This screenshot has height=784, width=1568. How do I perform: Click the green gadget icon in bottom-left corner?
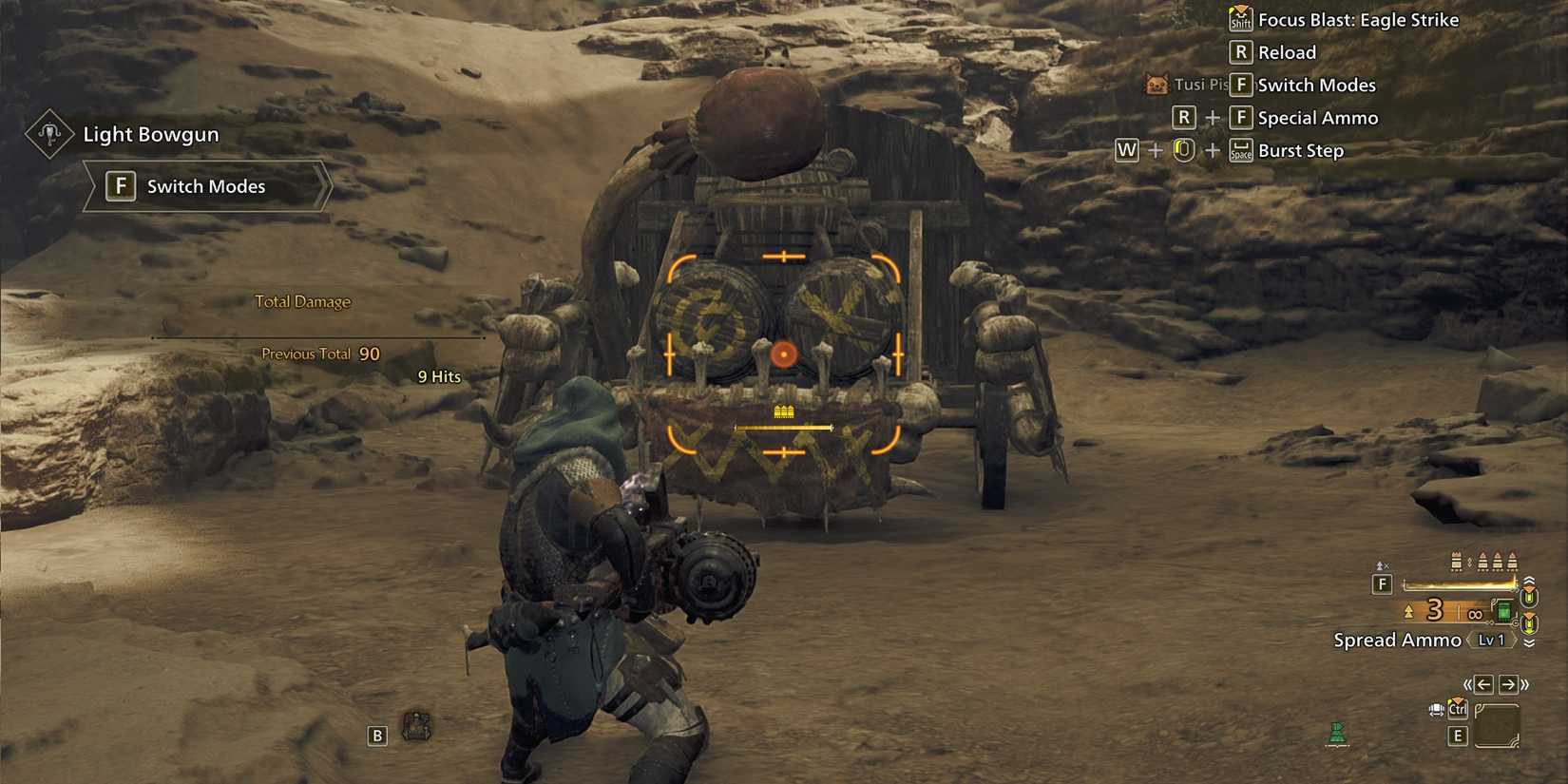tap(1336, 734)
